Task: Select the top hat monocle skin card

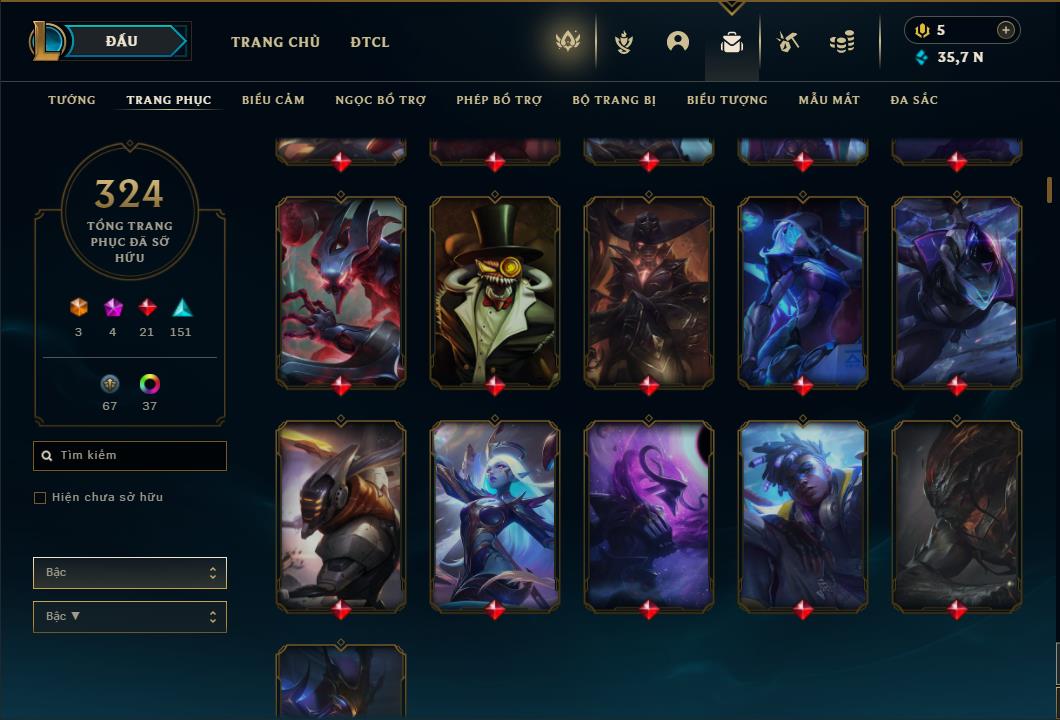Action: pos(495,290)
